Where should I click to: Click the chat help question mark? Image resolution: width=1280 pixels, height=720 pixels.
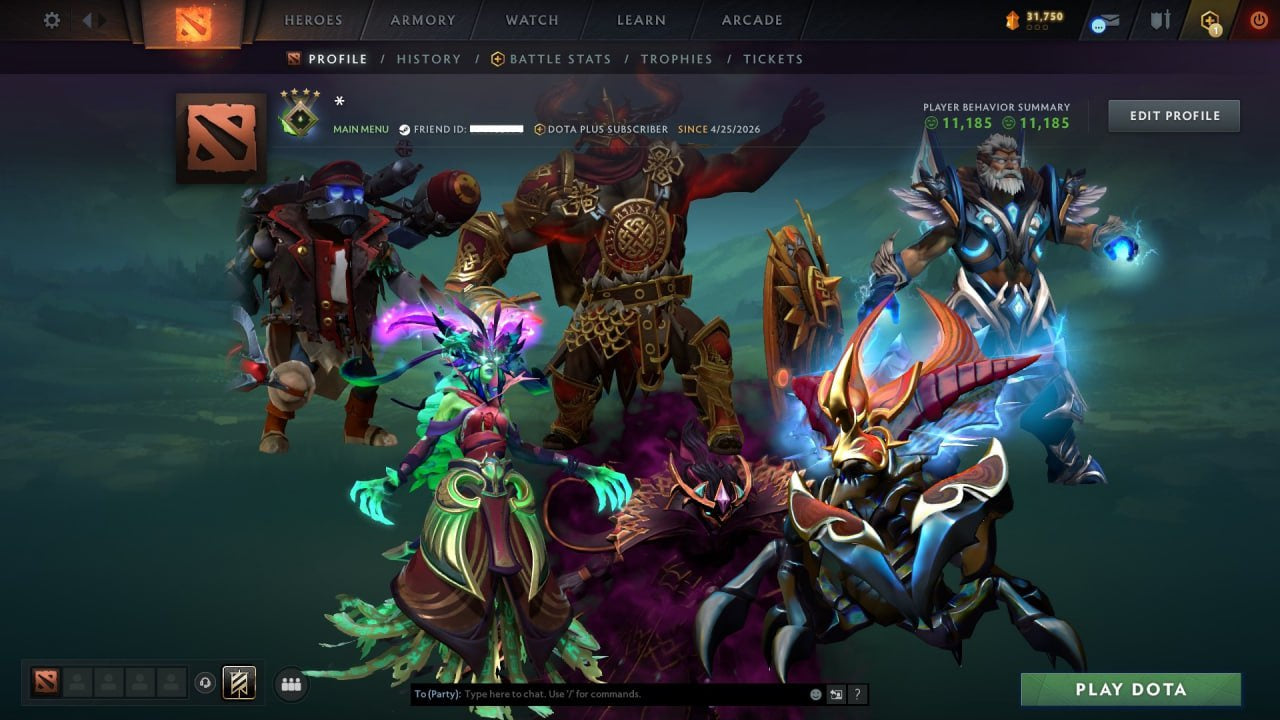[857, 693]
